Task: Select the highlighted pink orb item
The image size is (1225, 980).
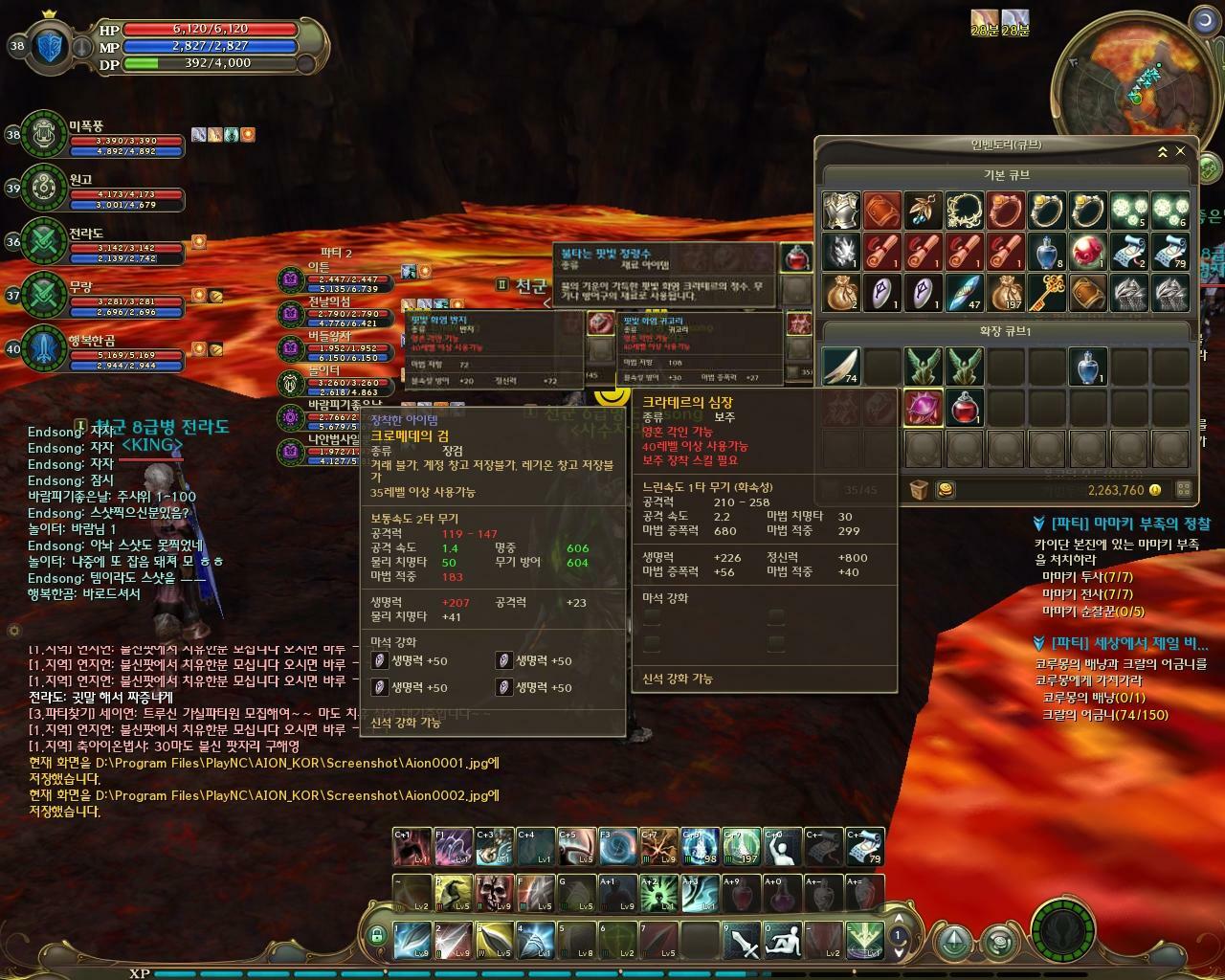Action: 924,407
